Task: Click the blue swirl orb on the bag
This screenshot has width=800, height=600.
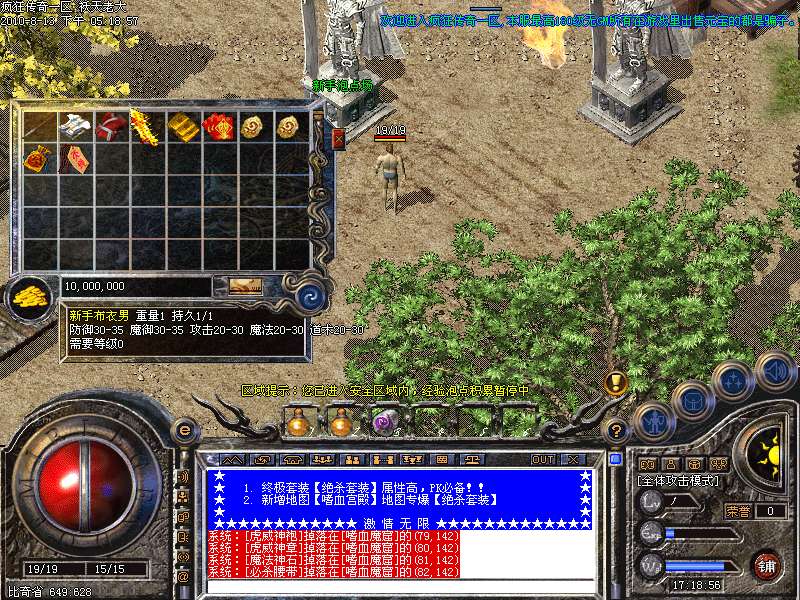Action: (310, 295)
